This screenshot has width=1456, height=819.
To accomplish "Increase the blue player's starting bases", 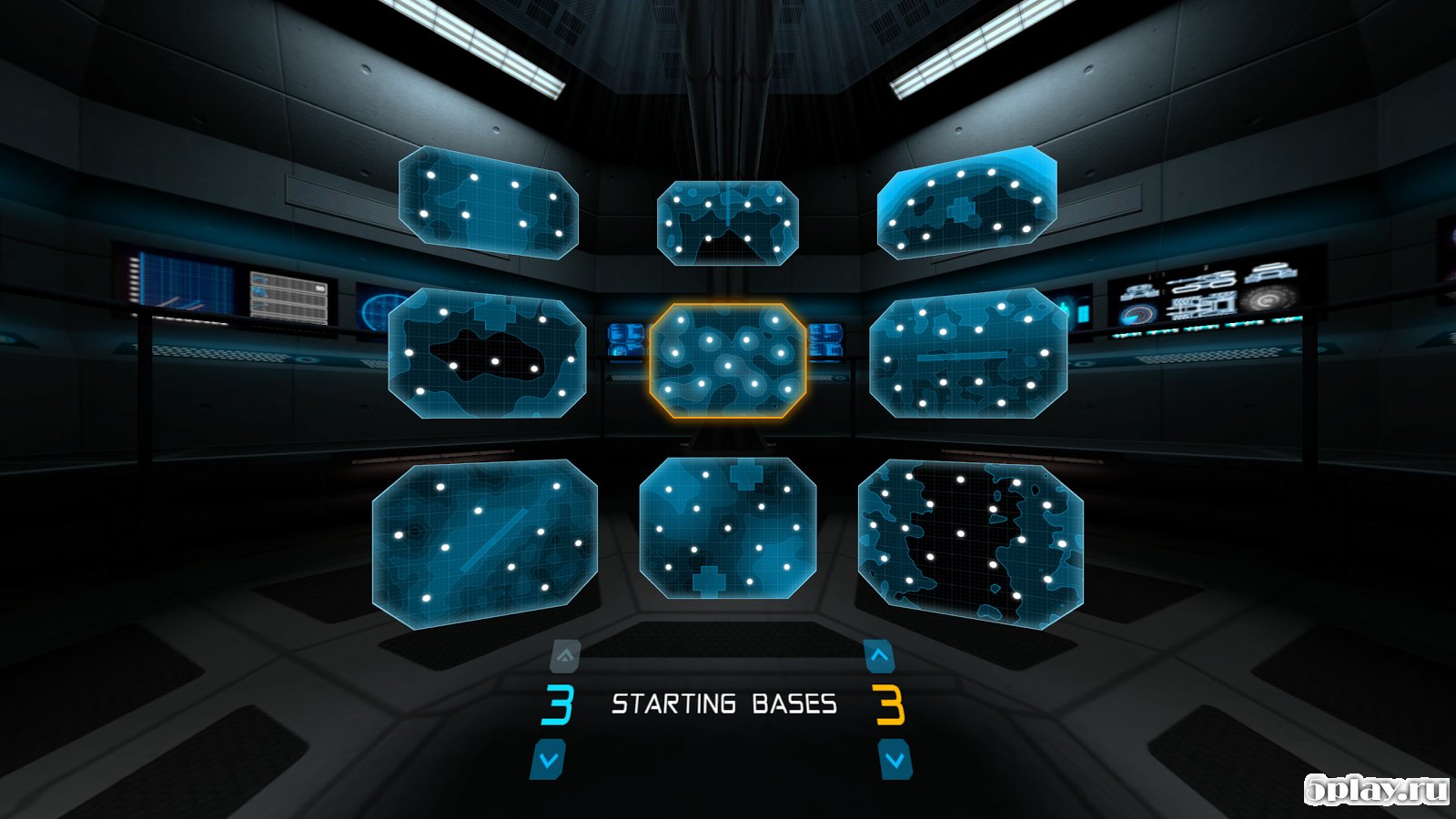I will (565, 654).
